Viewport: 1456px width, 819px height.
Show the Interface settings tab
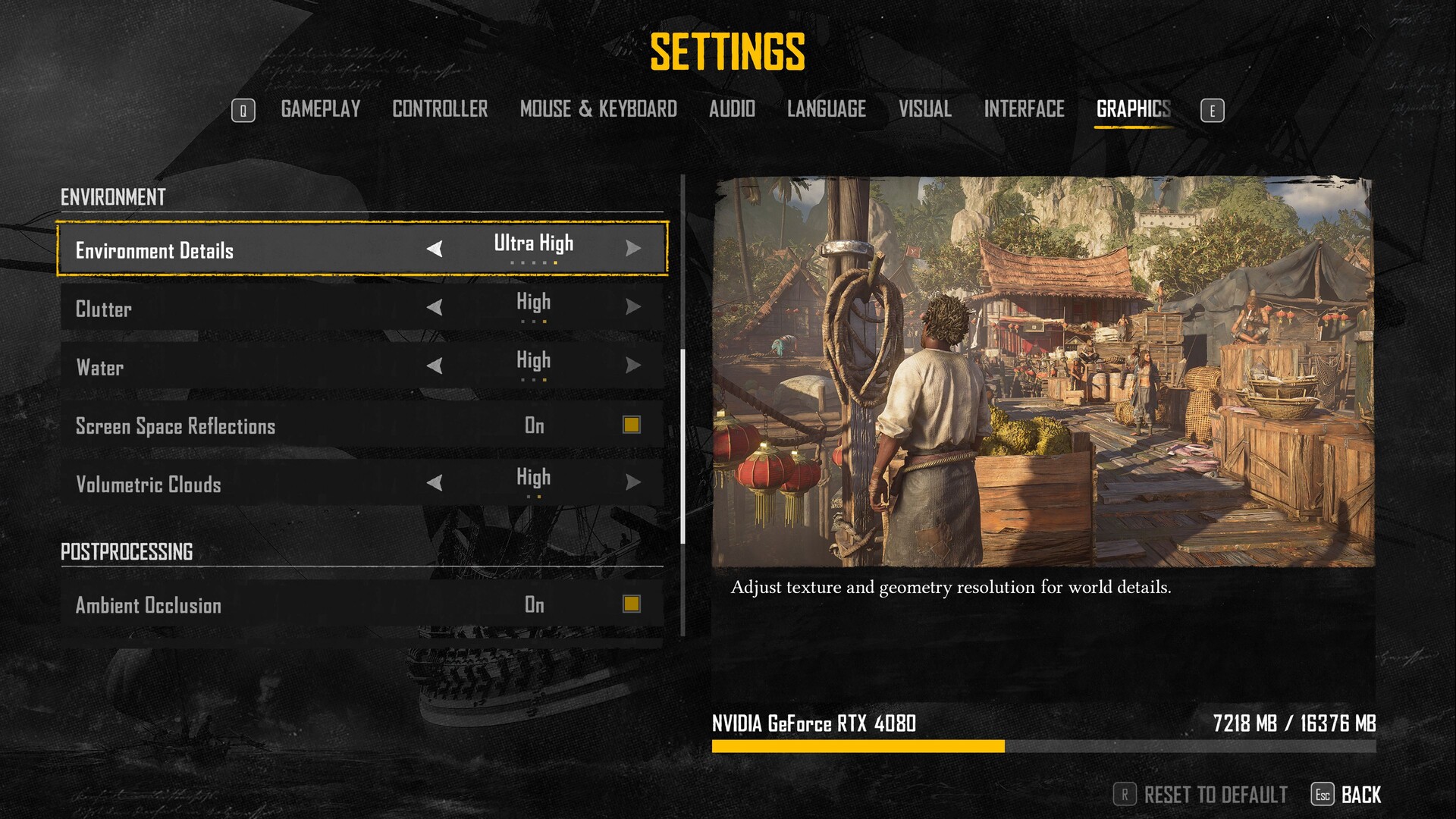click(x=1024, y=109)
